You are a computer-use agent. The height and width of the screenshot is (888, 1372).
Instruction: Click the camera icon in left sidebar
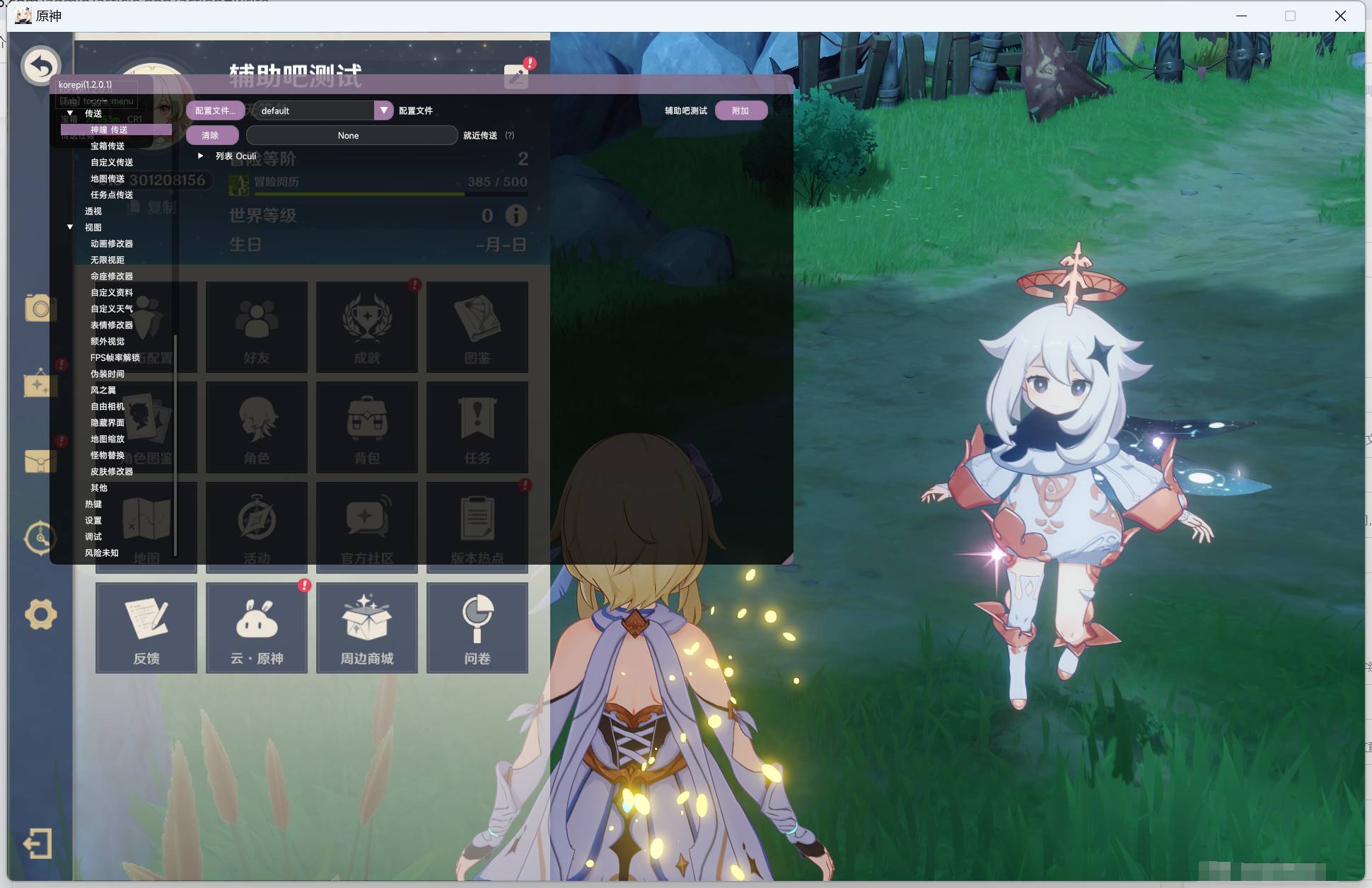click(x=40, y=308)
